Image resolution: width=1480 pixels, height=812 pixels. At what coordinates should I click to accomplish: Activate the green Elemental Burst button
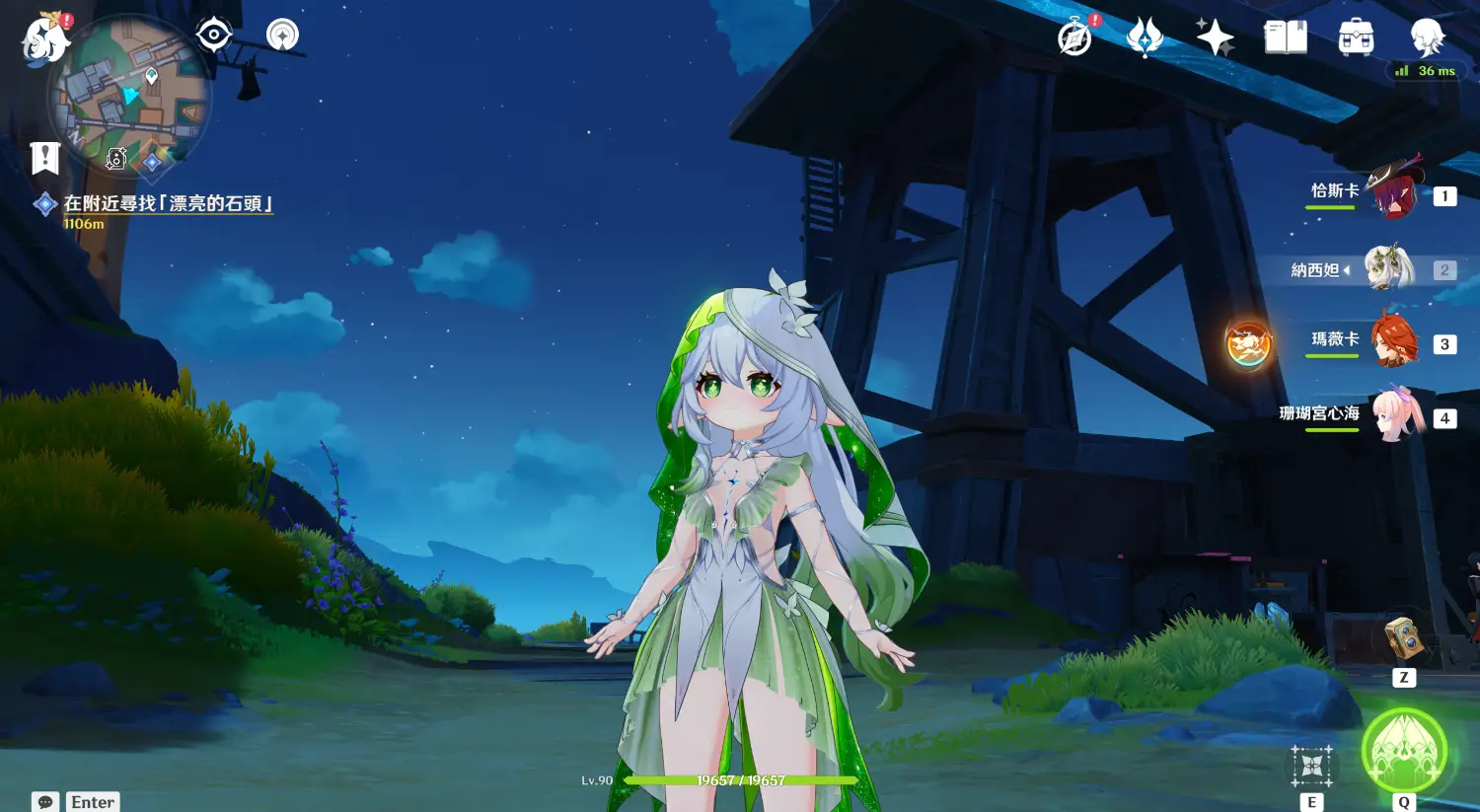(x=1403, y=752)
